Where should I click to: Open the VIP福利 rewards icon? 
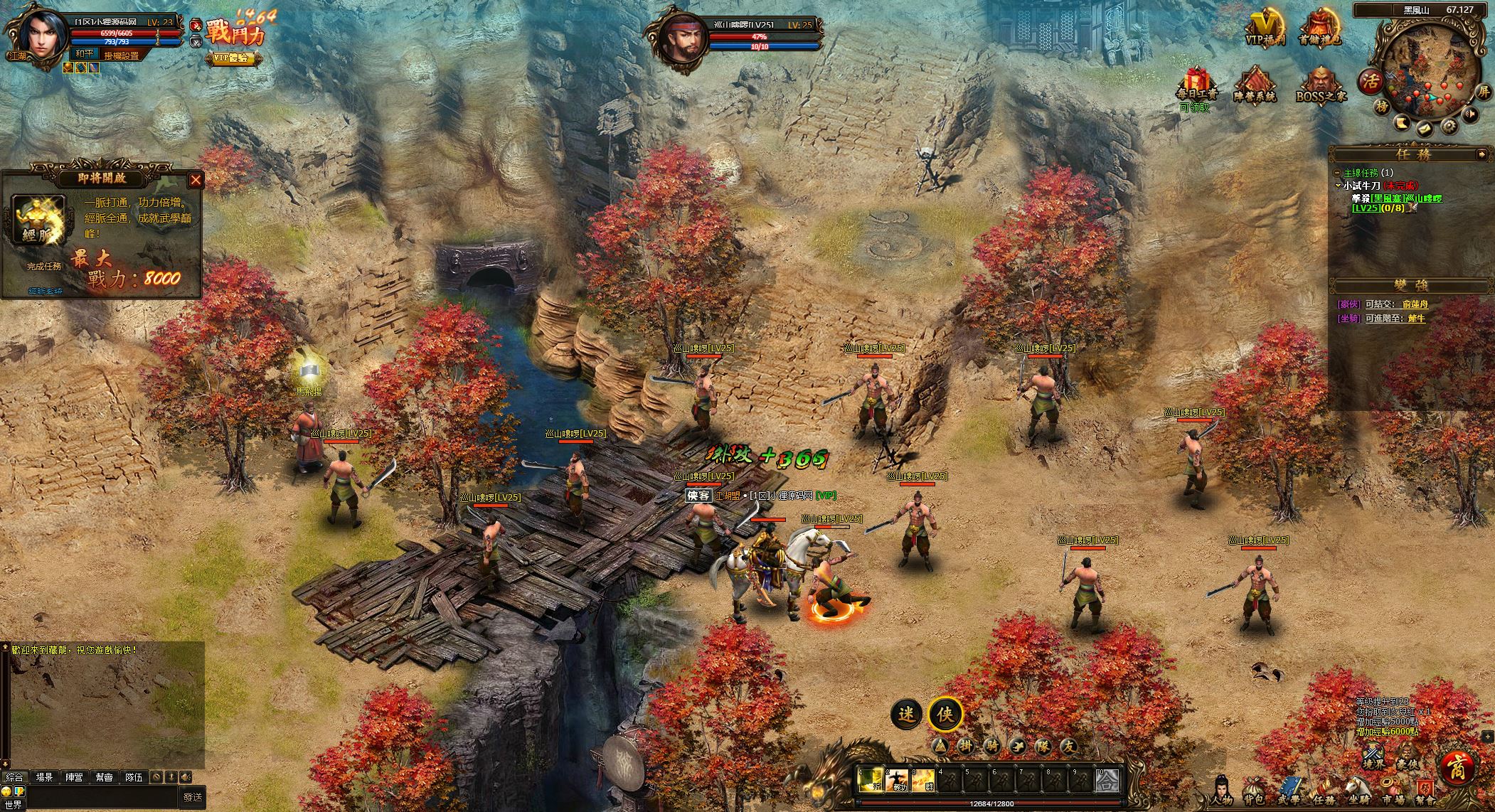(x=1264, y=28)
